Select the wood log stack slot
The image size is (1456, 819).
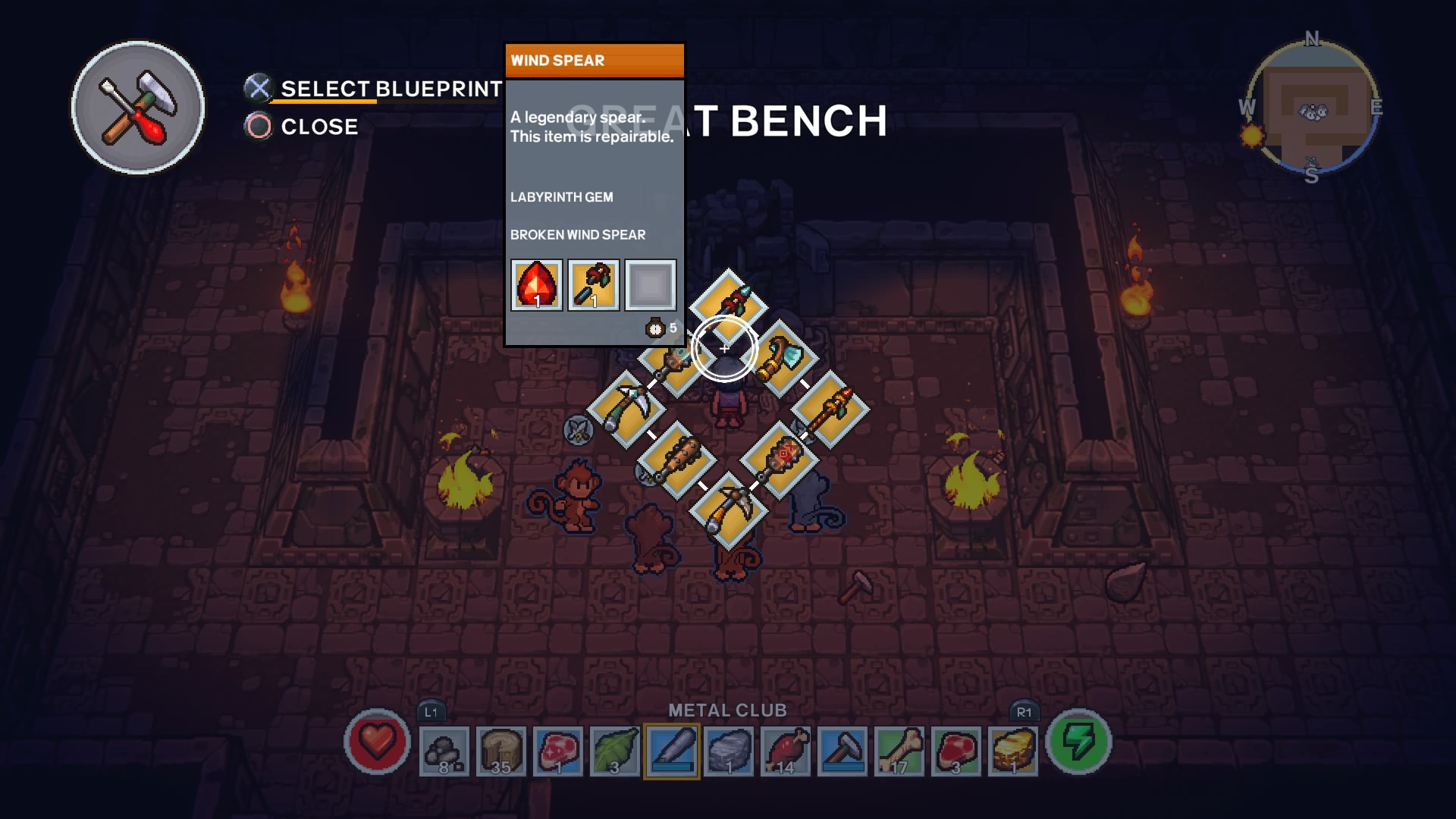[501, 751]
